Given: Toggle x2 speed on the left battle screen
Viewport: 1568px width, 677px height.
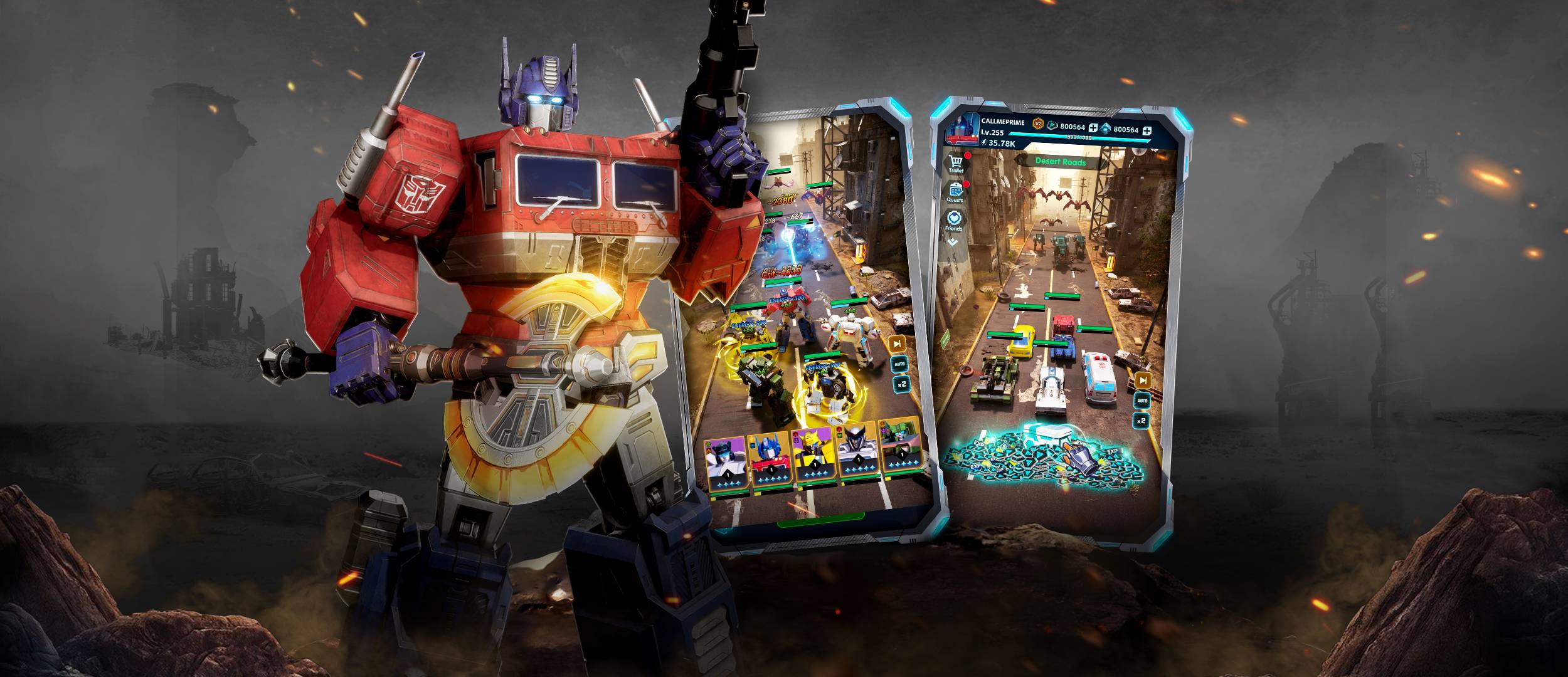Looking at the screenshot, I should (x=902, y=384).
